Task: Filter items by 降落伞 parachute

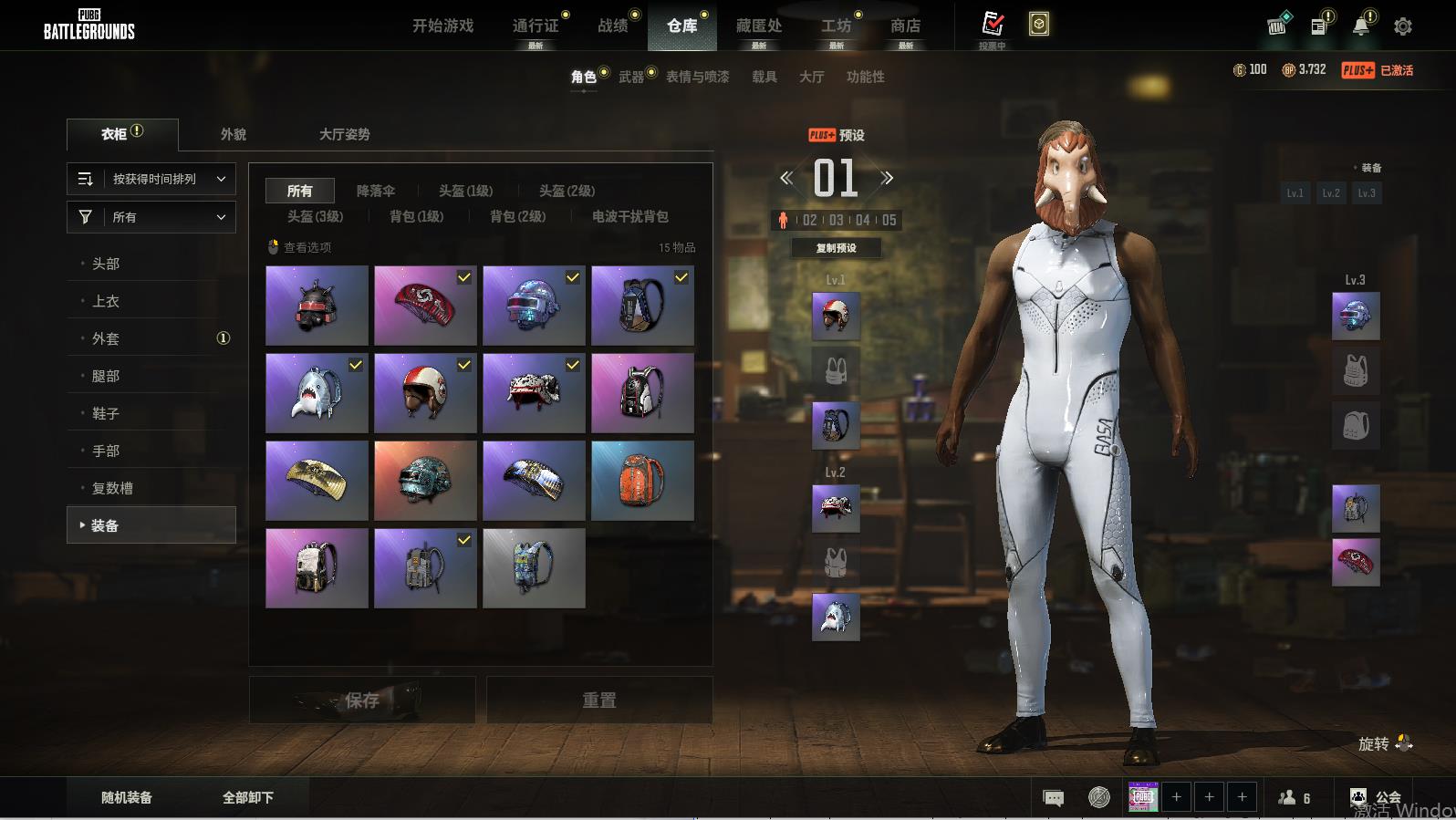Action: click(376, 191)
